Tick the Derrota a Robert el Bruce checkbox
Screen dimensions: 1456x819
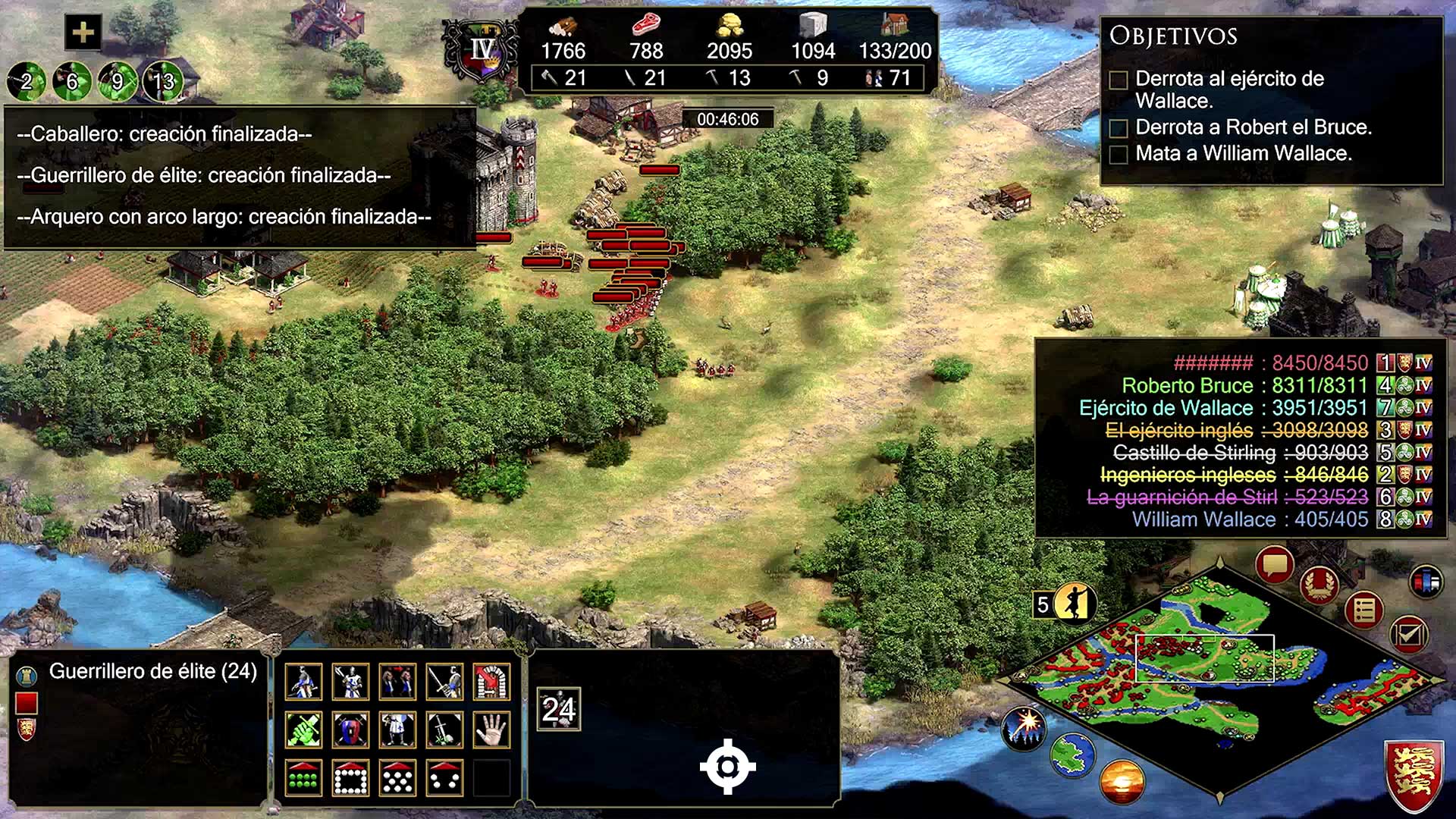pos(1119,128)
